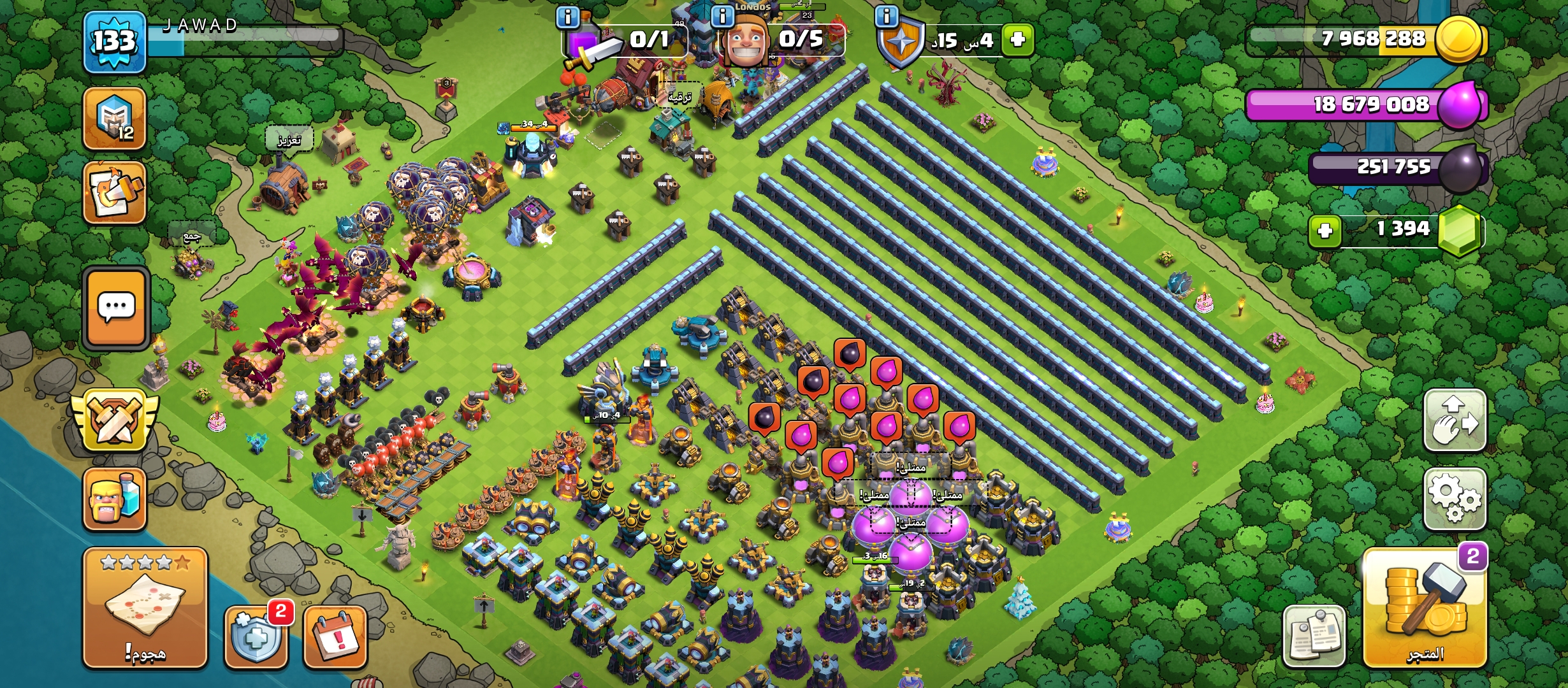The width and height of the screenshot is (1568, 688).
Task: Open the notes clipboard button
Action: pos(1314,635)
